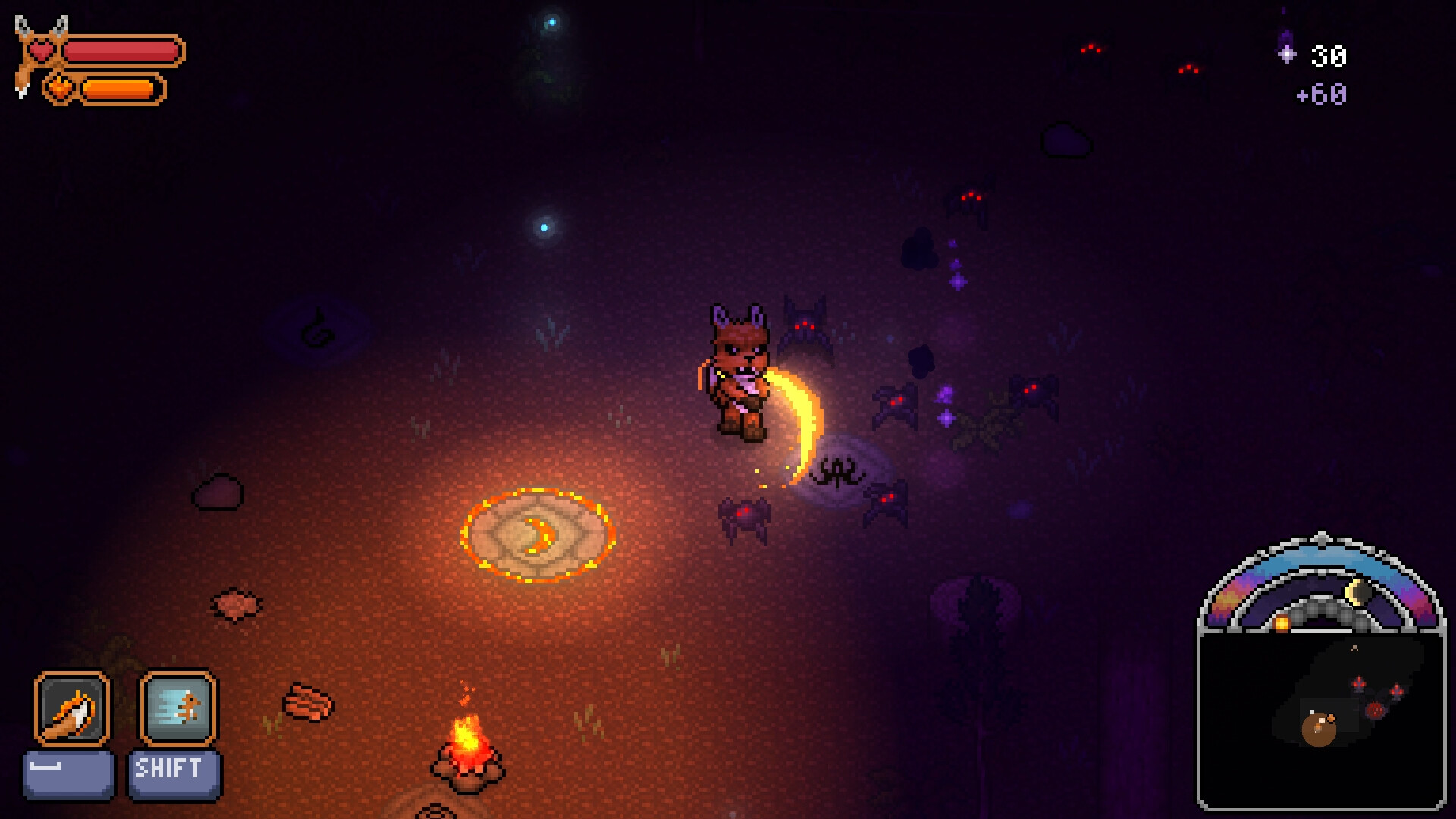Click the orange energy bar
Viewport: 1456px width, 819px height.
tap(121, 89)
